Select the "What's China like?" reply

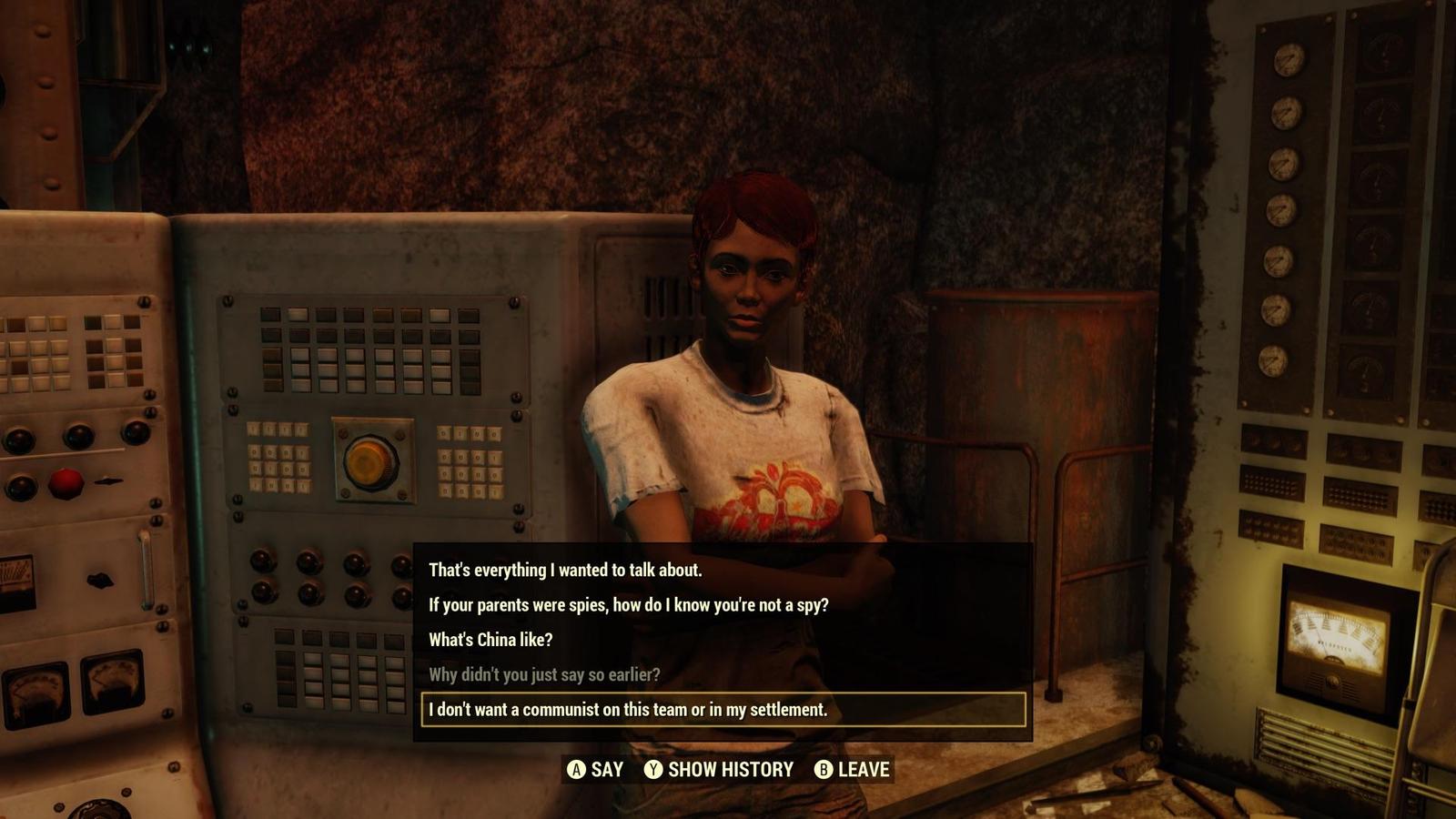[490, 640]
